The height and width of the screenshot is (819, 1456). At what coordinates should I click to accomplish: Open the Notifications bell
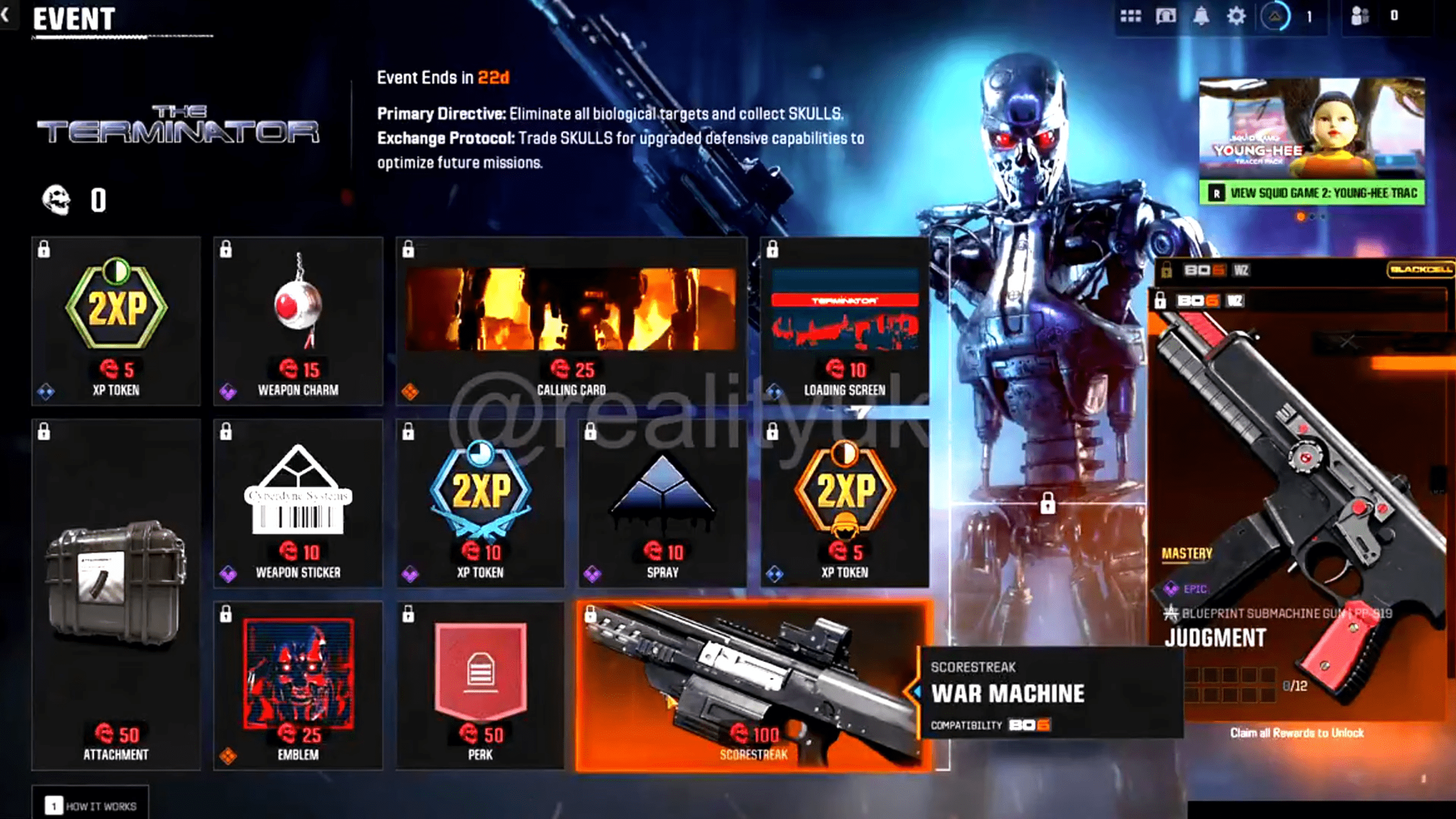pyautogui.click(x=1202, y=16)
